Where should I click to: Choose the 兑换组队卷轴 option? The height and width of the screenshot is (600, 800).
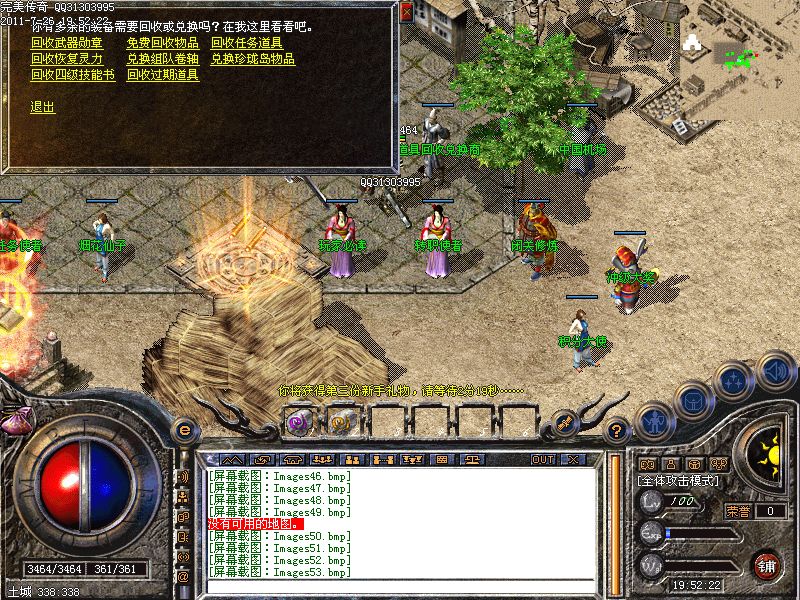click(x=163, y=59)
